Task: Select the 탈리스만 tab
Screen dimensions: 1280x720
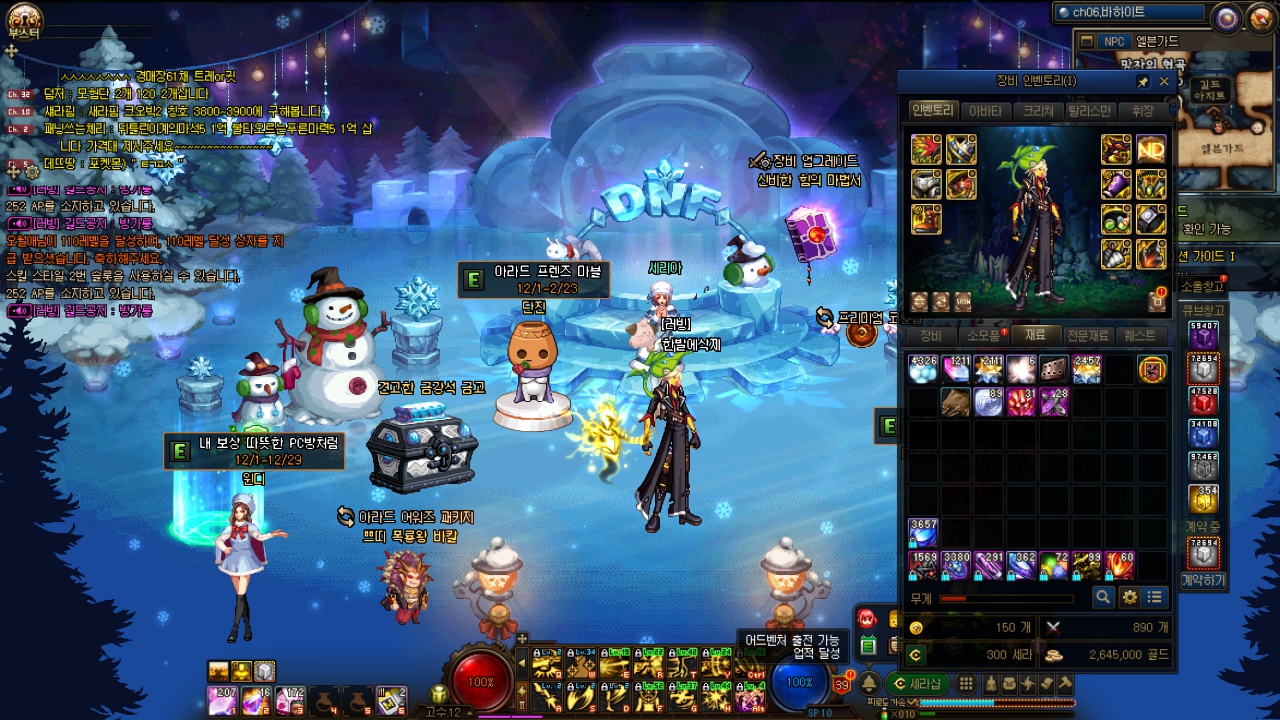Action: pyautogui.click(x=1090, y=111)
